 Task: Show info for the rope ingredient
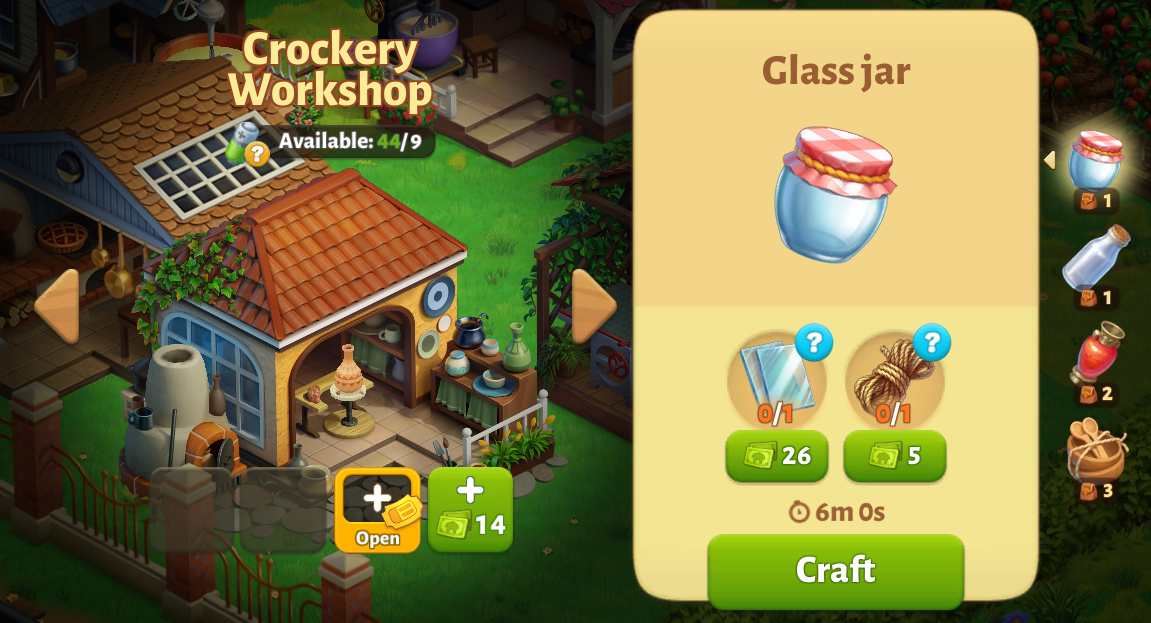[x=931, y=343]
